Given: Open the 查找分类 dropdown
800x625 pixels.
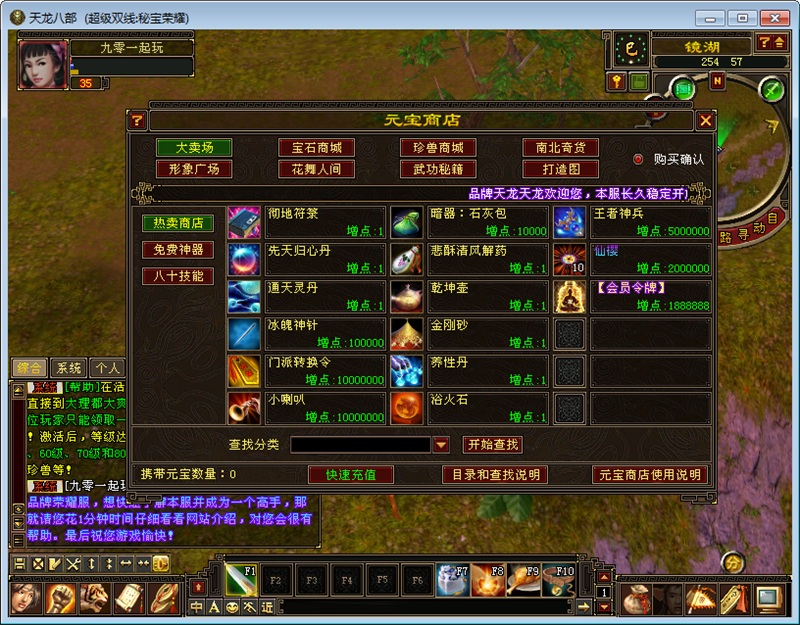Looking at the screenshot, I should 441,444.
